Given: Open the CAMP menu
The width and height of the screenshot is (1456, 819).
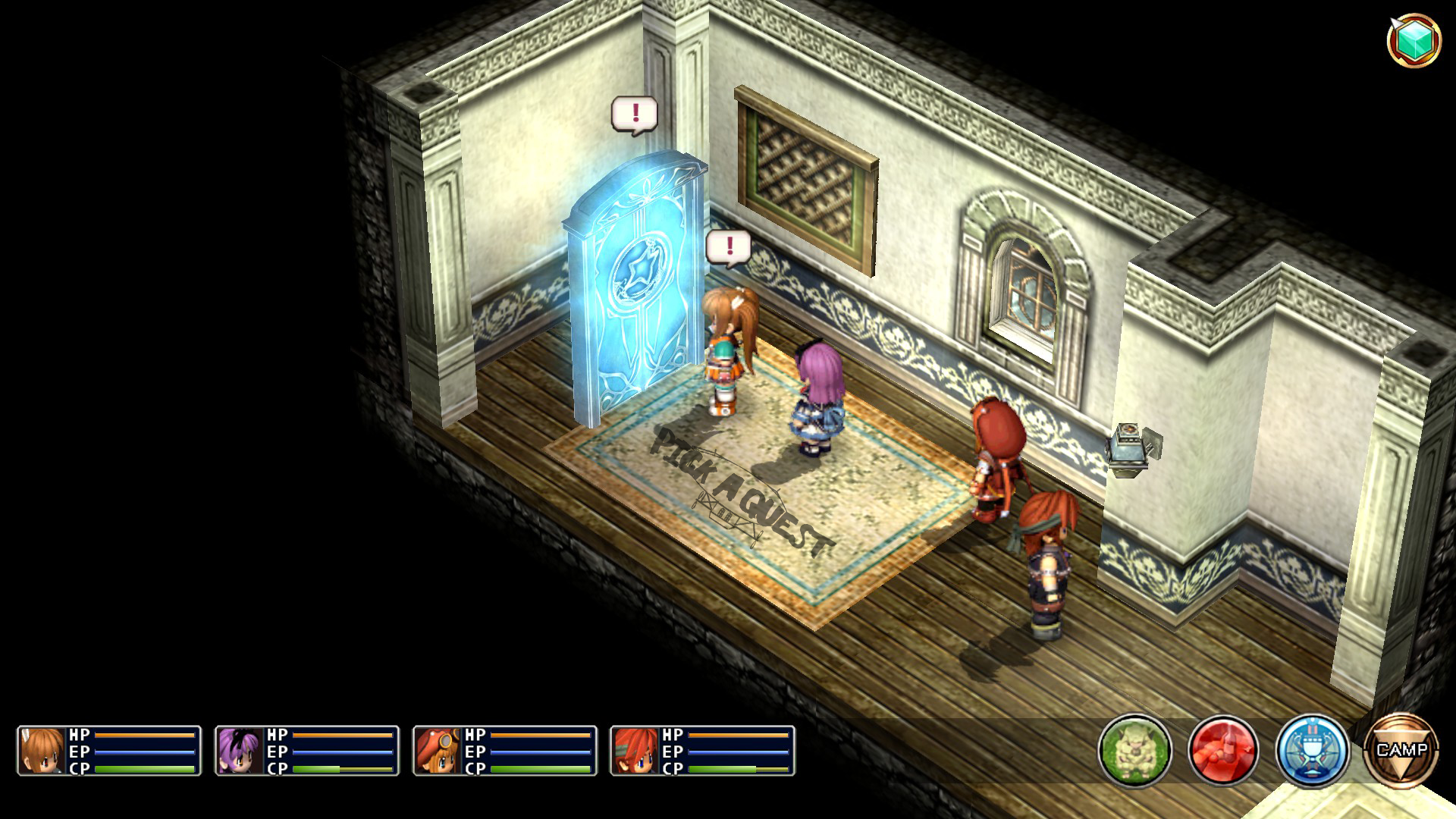Looking at the screenshot, I should click(1401, 750).
